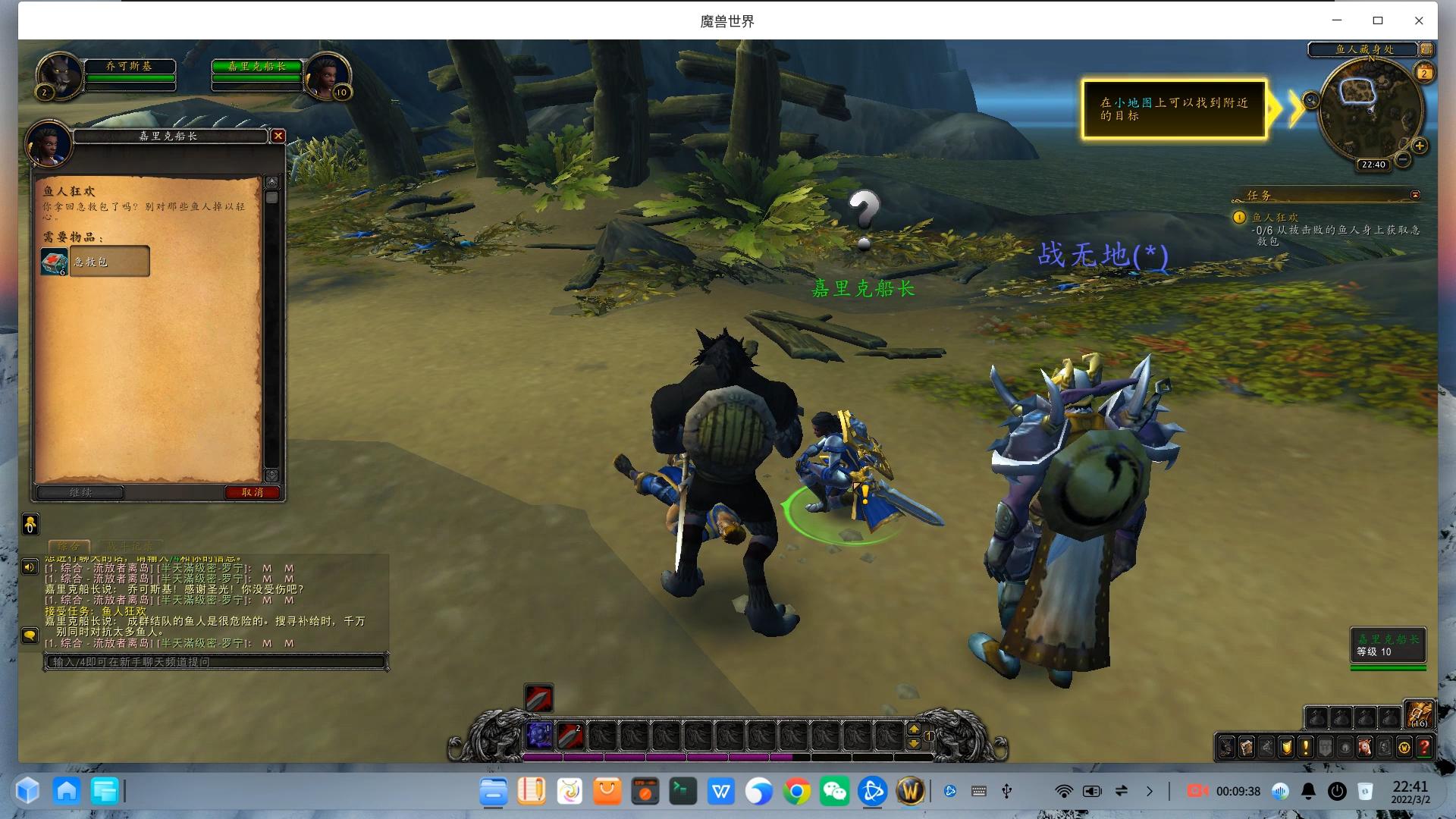Select 乔可斯基 player portrait
Viewport: 1456px width, 819px height.
click(60, 76)
